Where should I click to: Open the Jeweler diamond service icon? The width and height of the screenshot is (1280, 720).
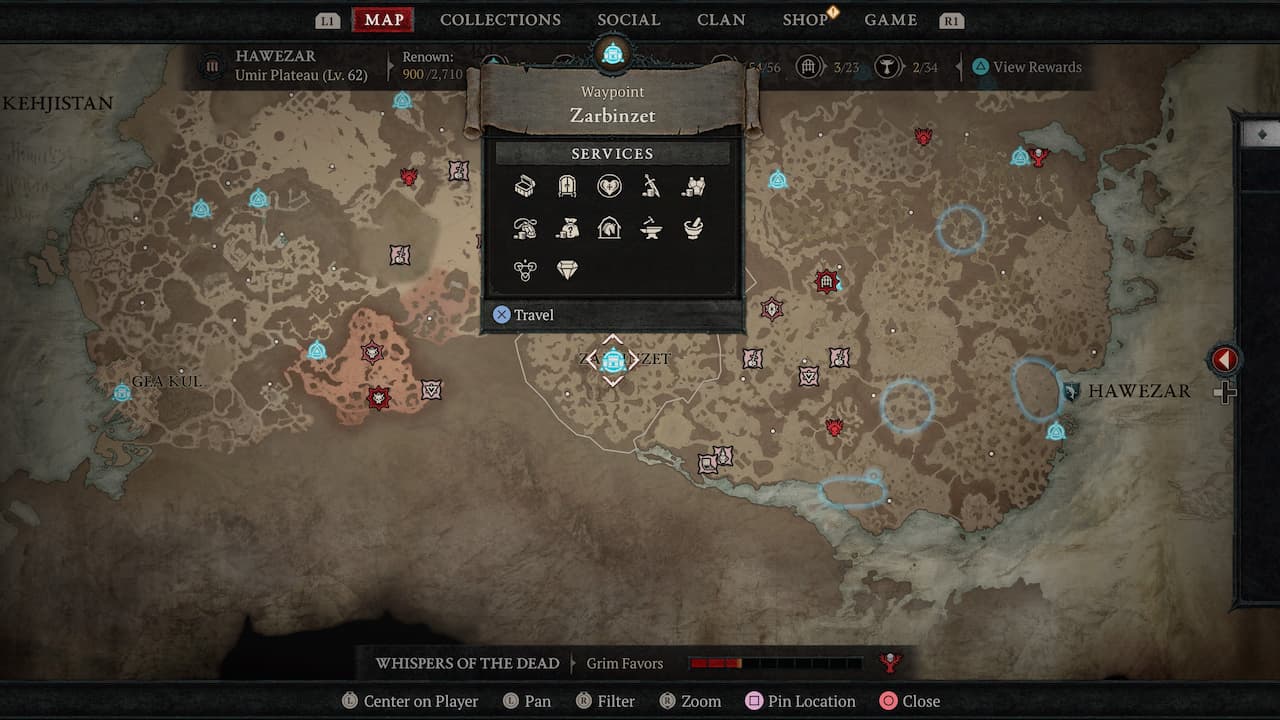click(x=567, y=269)
